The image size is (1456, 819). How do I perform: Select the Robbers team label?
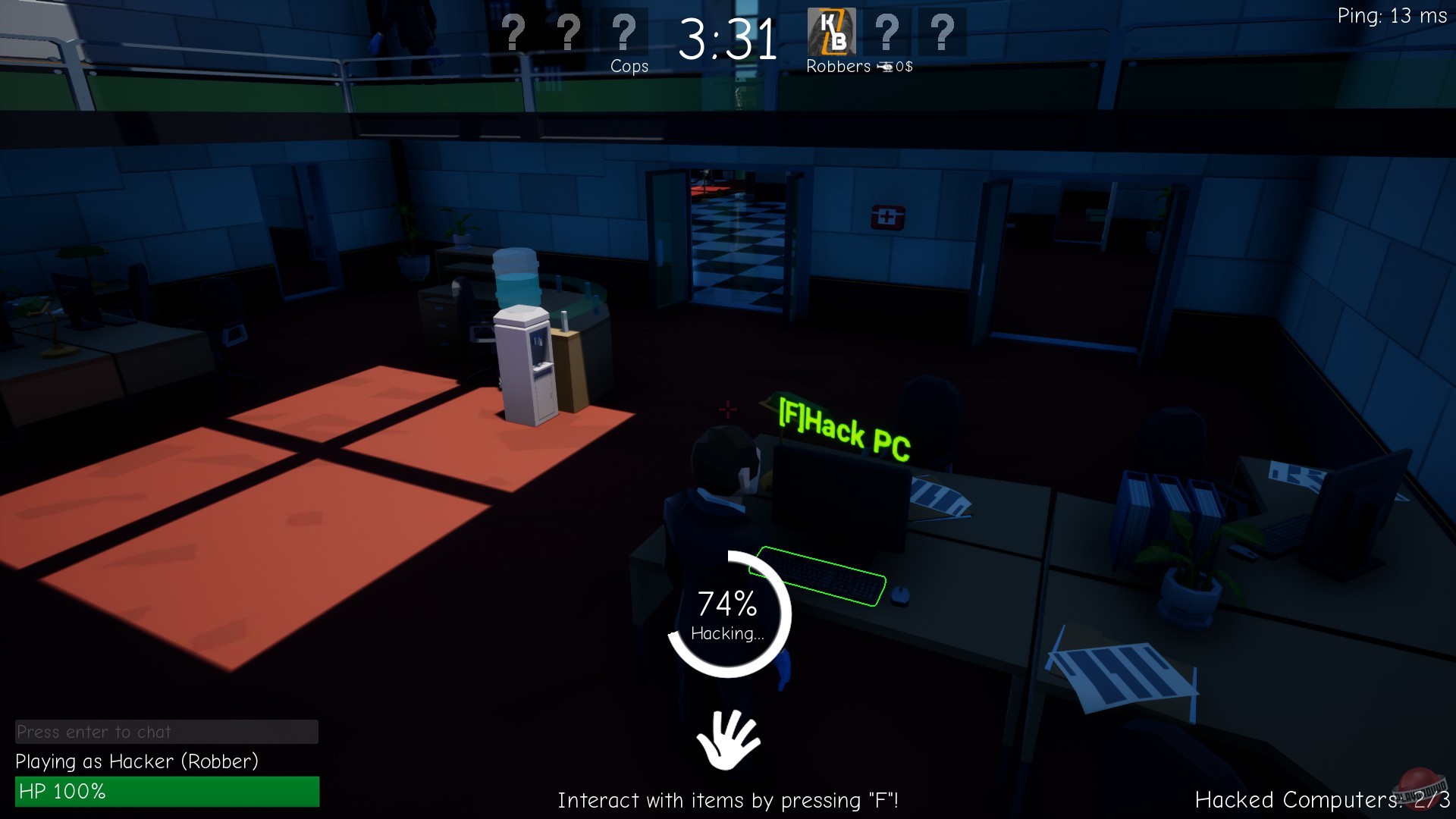[837, 67]
